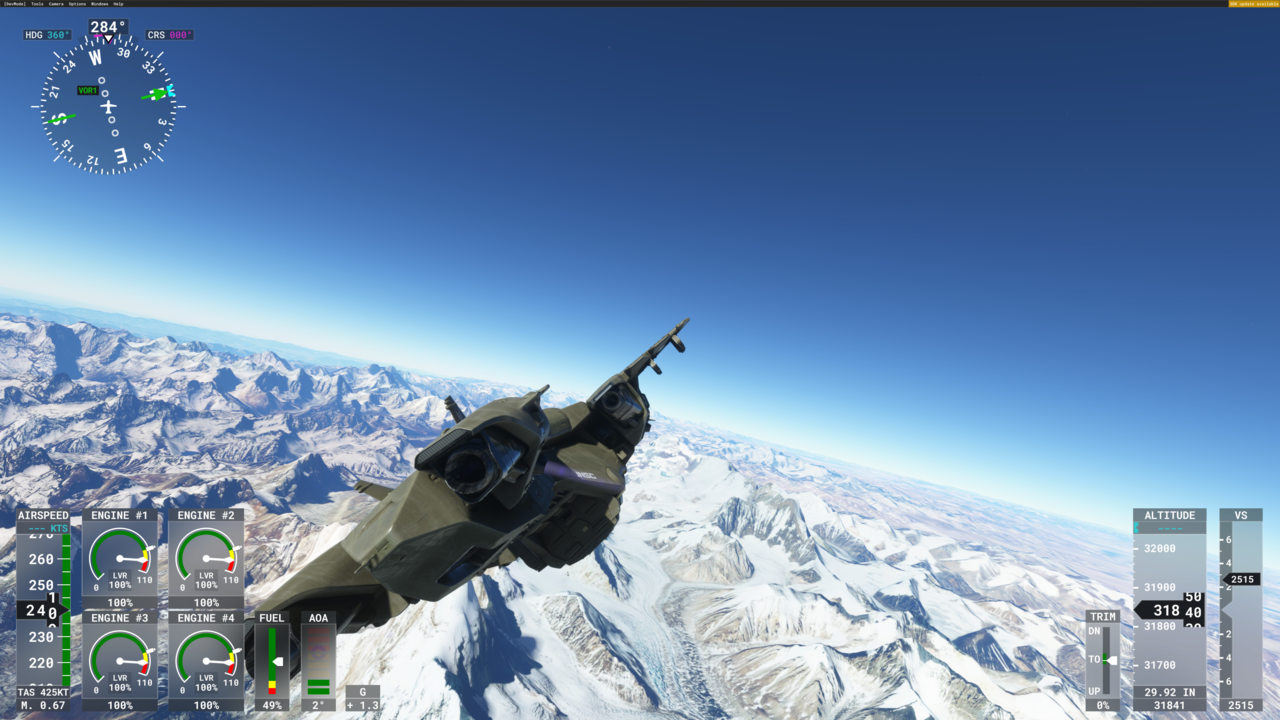Image resolution: width=1280 pixels, height=720 pixels.
Task: Select the Engine #1 gauge
Action: (x=120, y=558)
